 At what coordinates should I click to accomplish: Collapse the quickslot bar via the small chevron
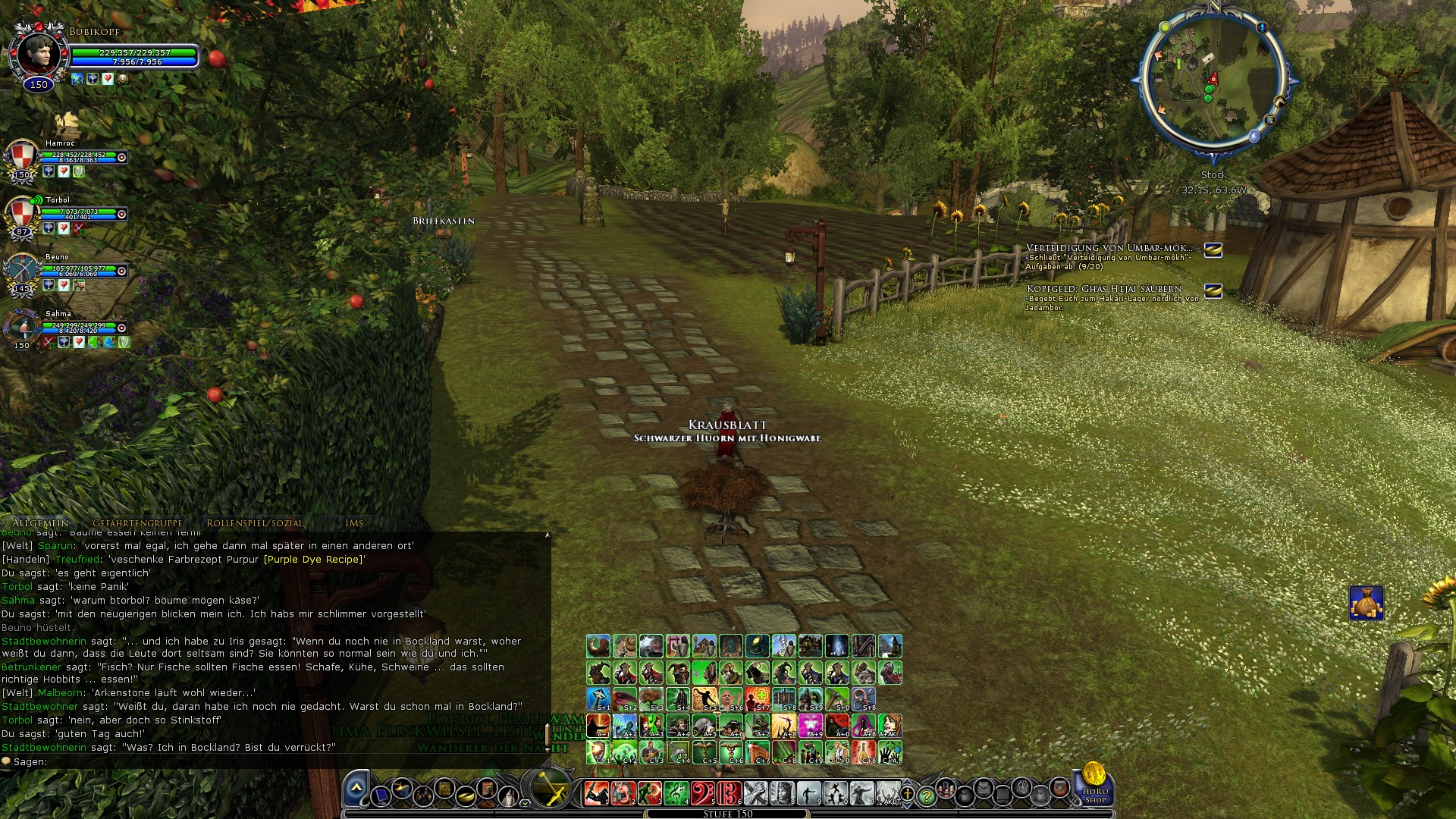[525, 803]
